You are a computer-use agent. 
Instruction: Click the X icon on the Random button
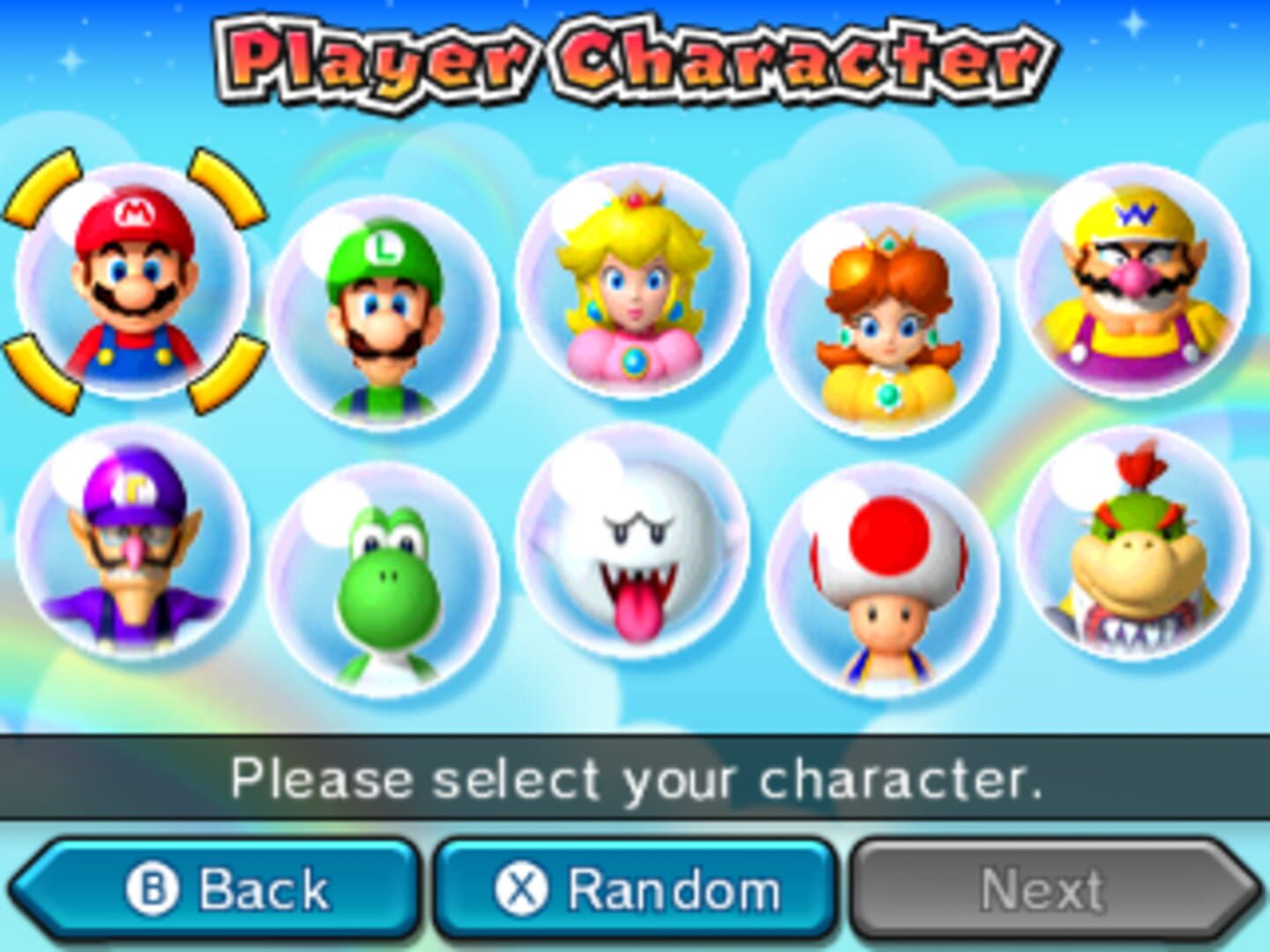click(x=522, y=889)
